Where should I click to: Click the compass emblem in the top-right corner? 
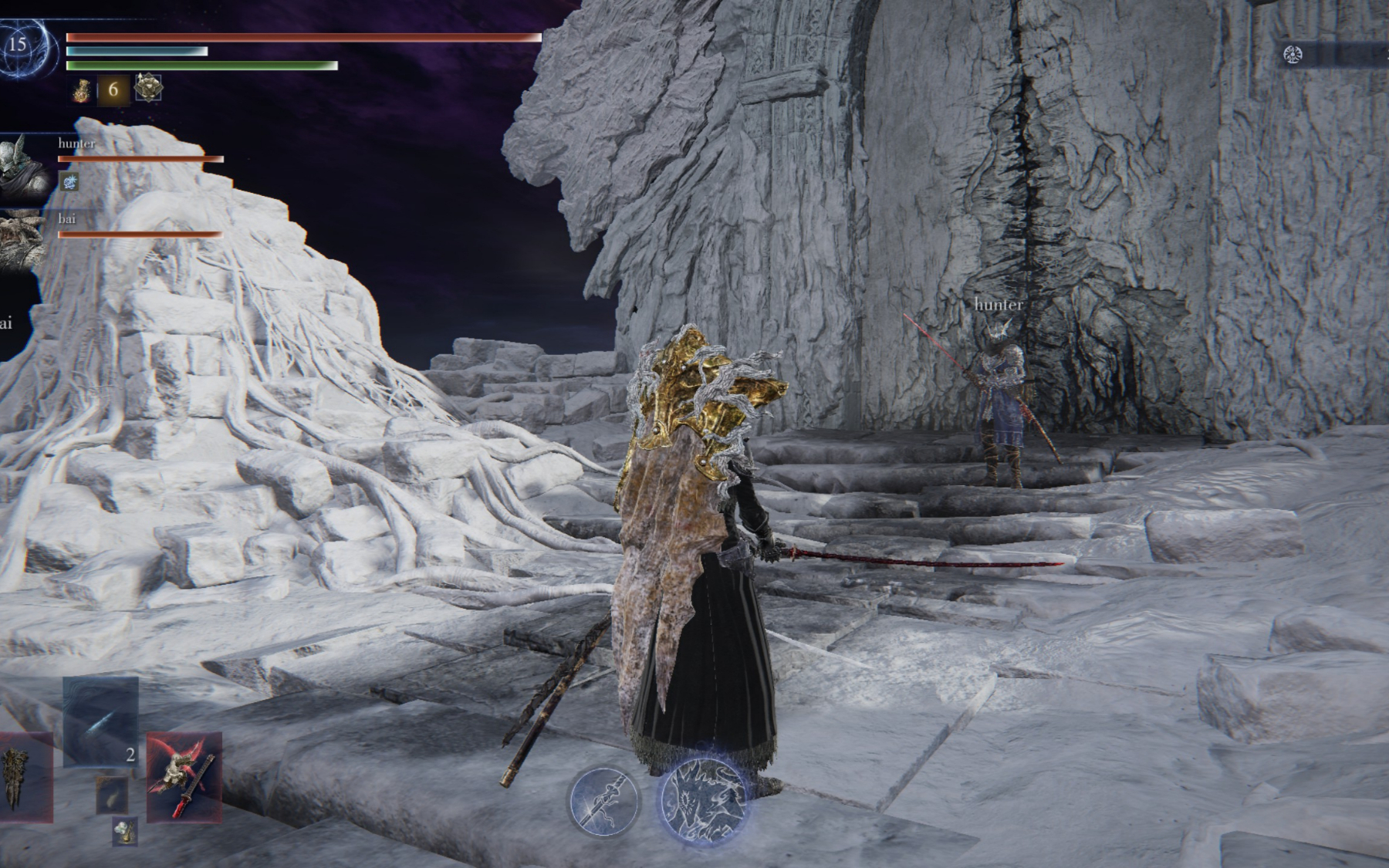click(x=1293, y=54)
